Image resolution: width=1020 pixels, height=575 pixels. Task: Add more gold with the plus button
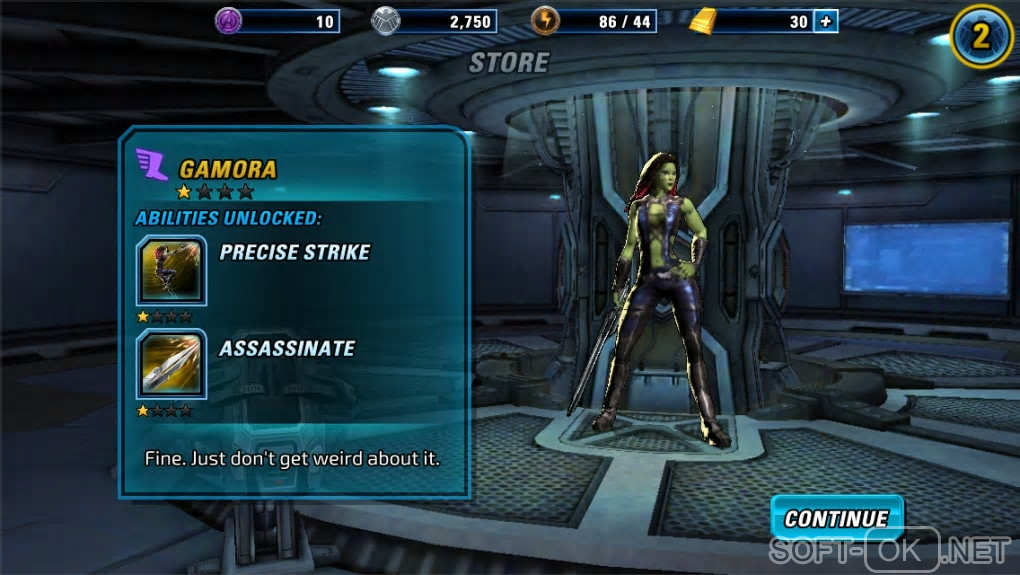[825, 21]
